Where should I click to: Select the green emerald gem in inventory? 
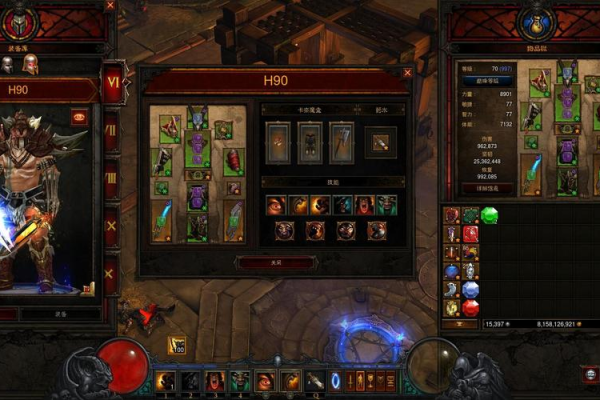[488, 215]
